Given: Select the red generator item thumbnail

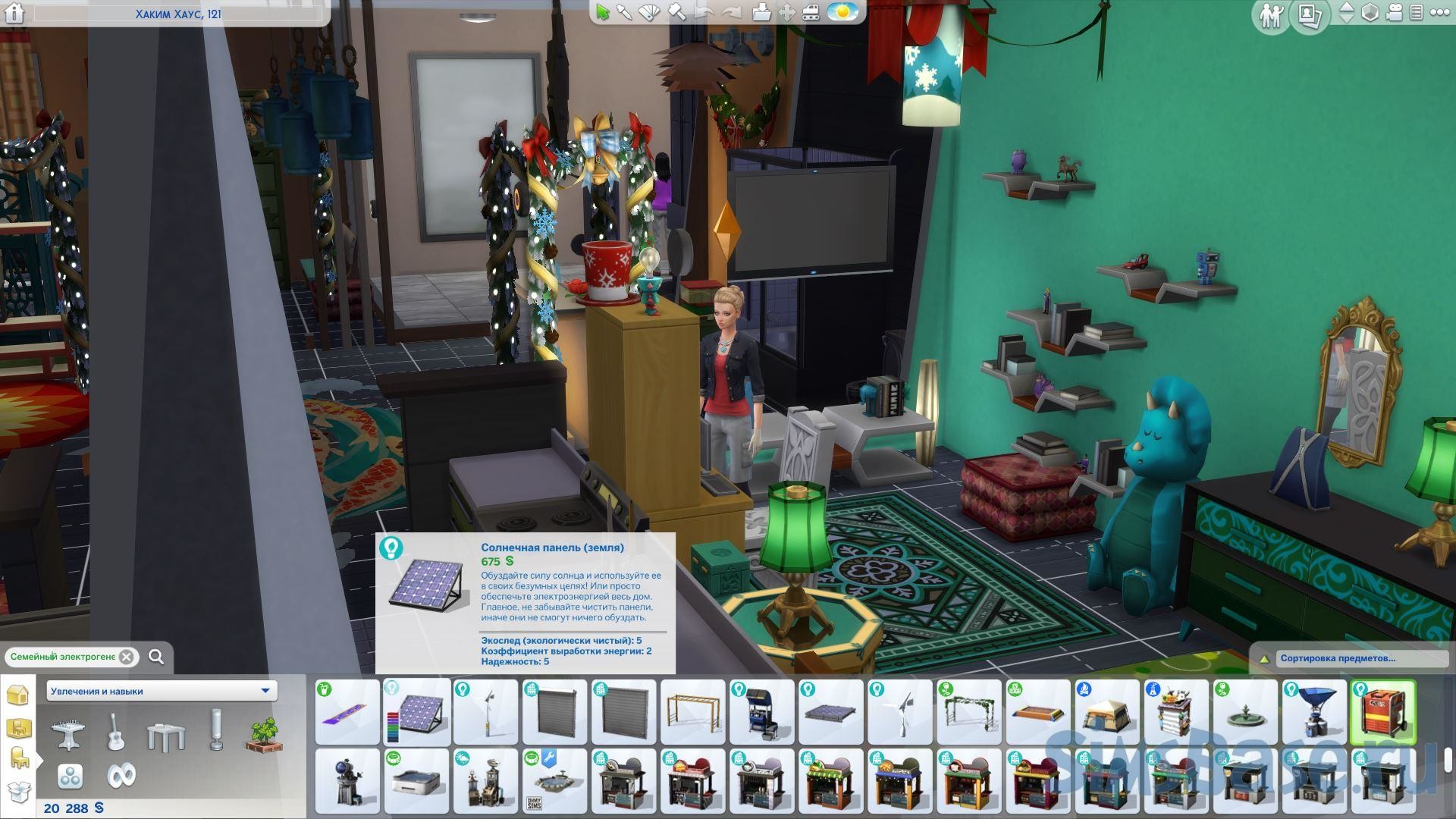Looking at the screenshot, I should [1382, 712].
